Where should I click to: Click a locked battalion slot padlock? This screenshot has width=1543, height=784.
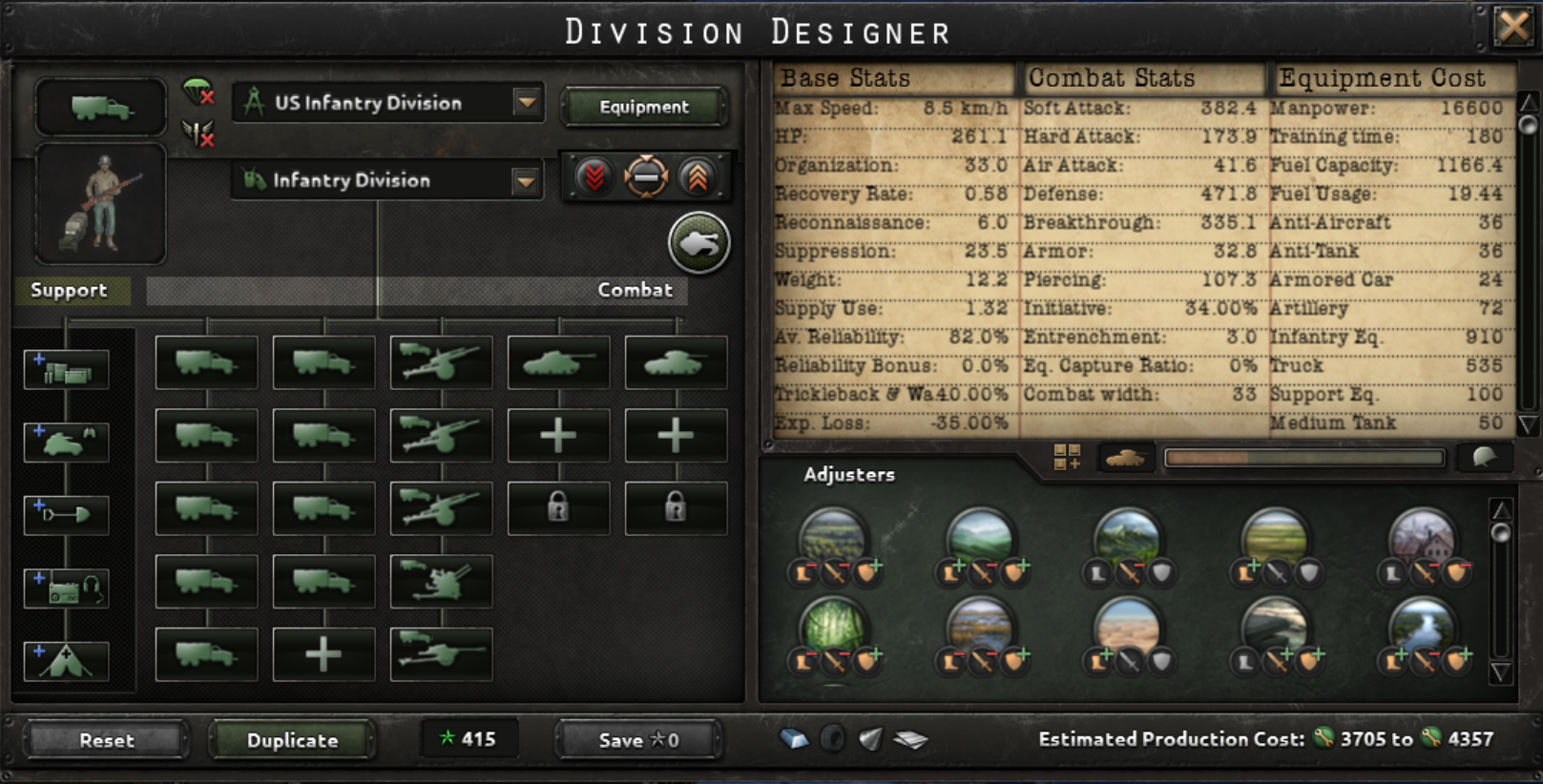tap(558, 507)
